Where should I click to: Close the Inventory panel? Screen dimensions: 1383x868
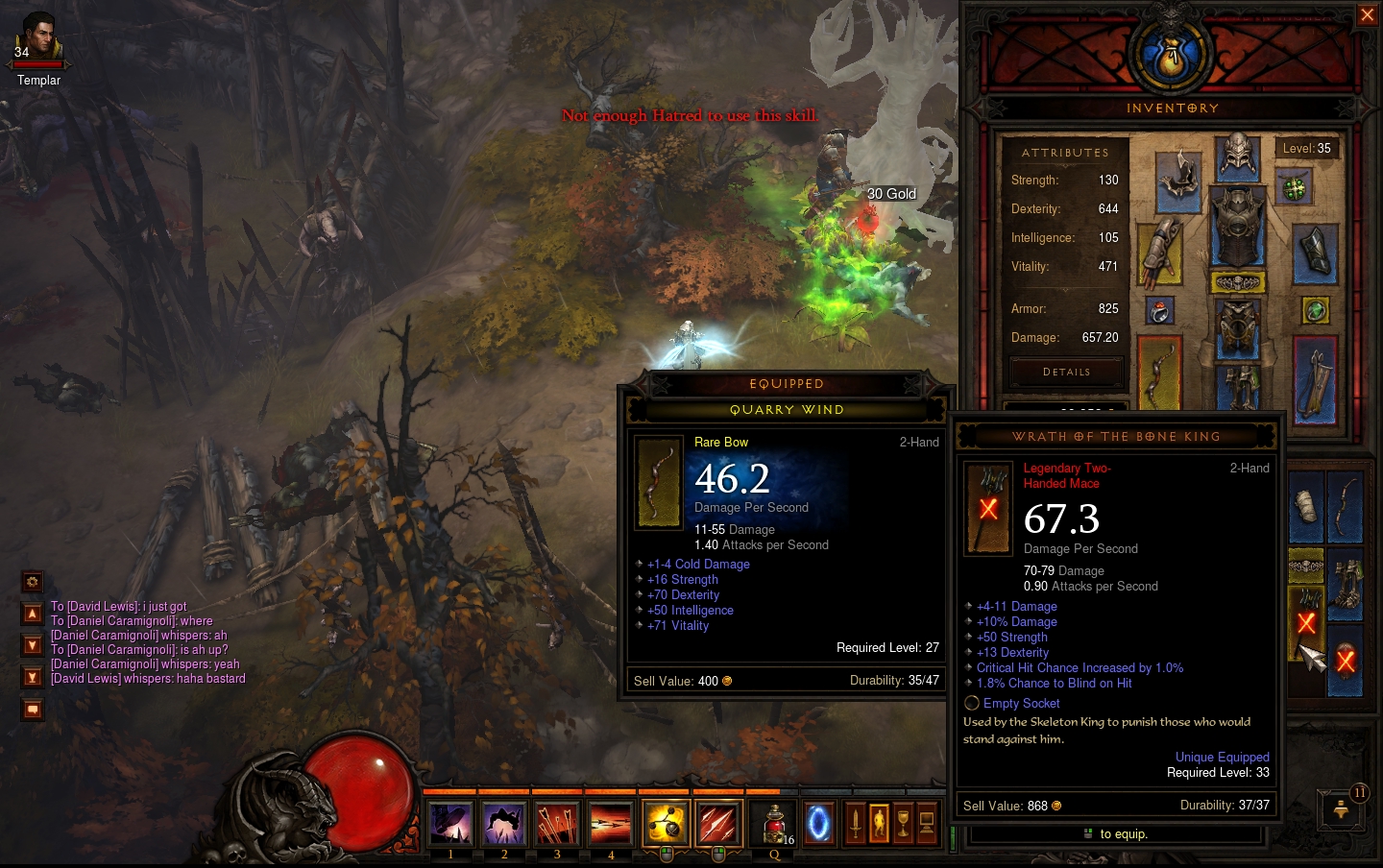[x=1367, y=14]
